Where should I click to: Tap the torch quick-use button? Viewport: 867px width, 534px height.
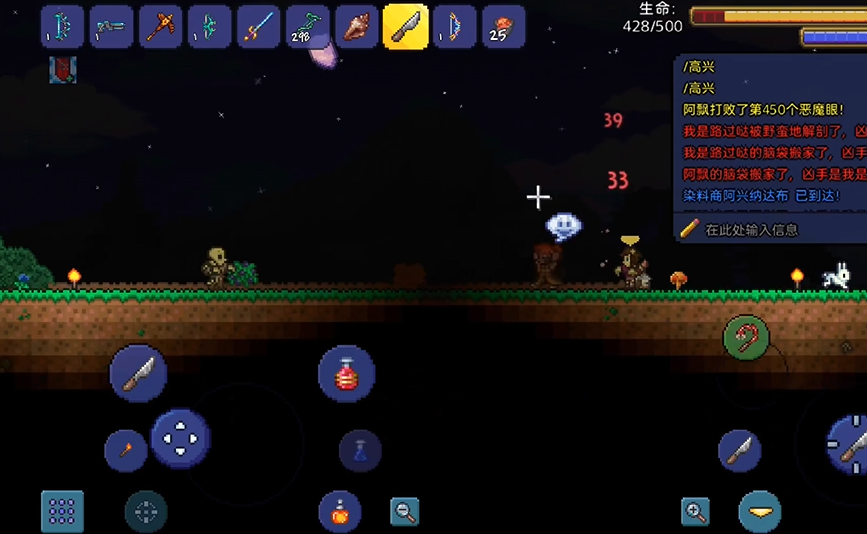coord(126,451)
